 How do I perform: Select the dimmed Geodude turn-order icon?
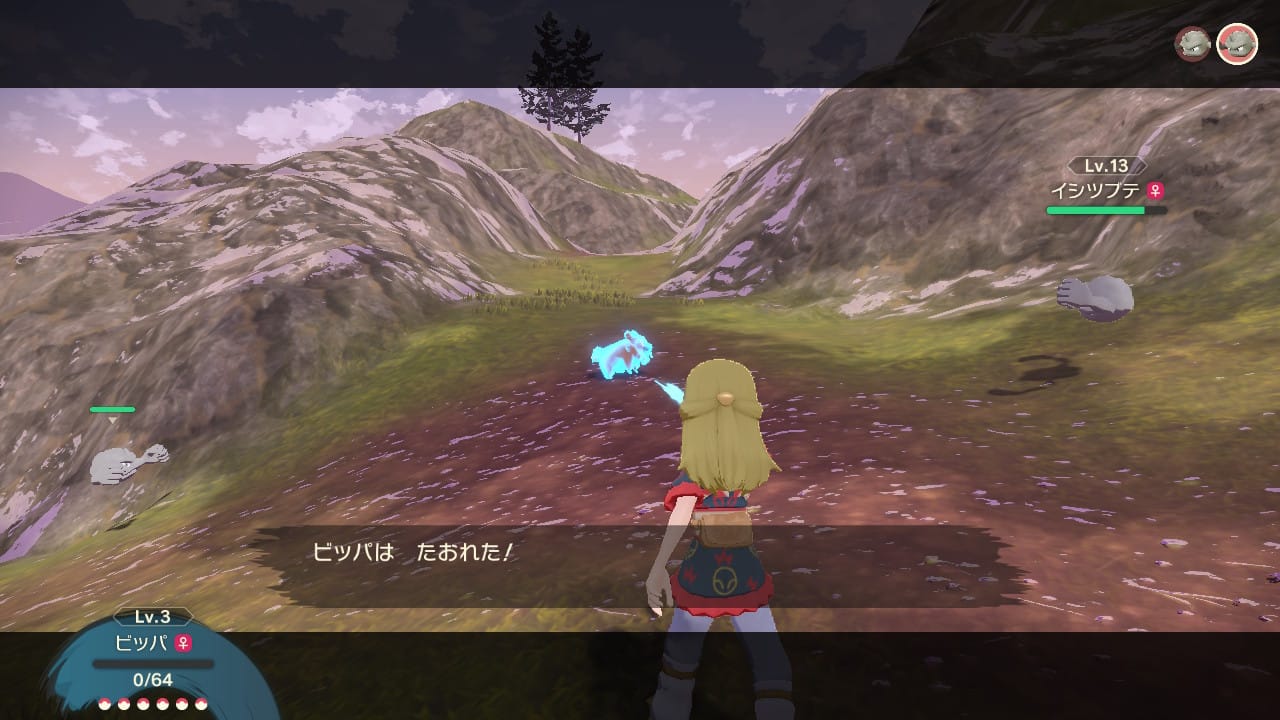(1192, 44)
